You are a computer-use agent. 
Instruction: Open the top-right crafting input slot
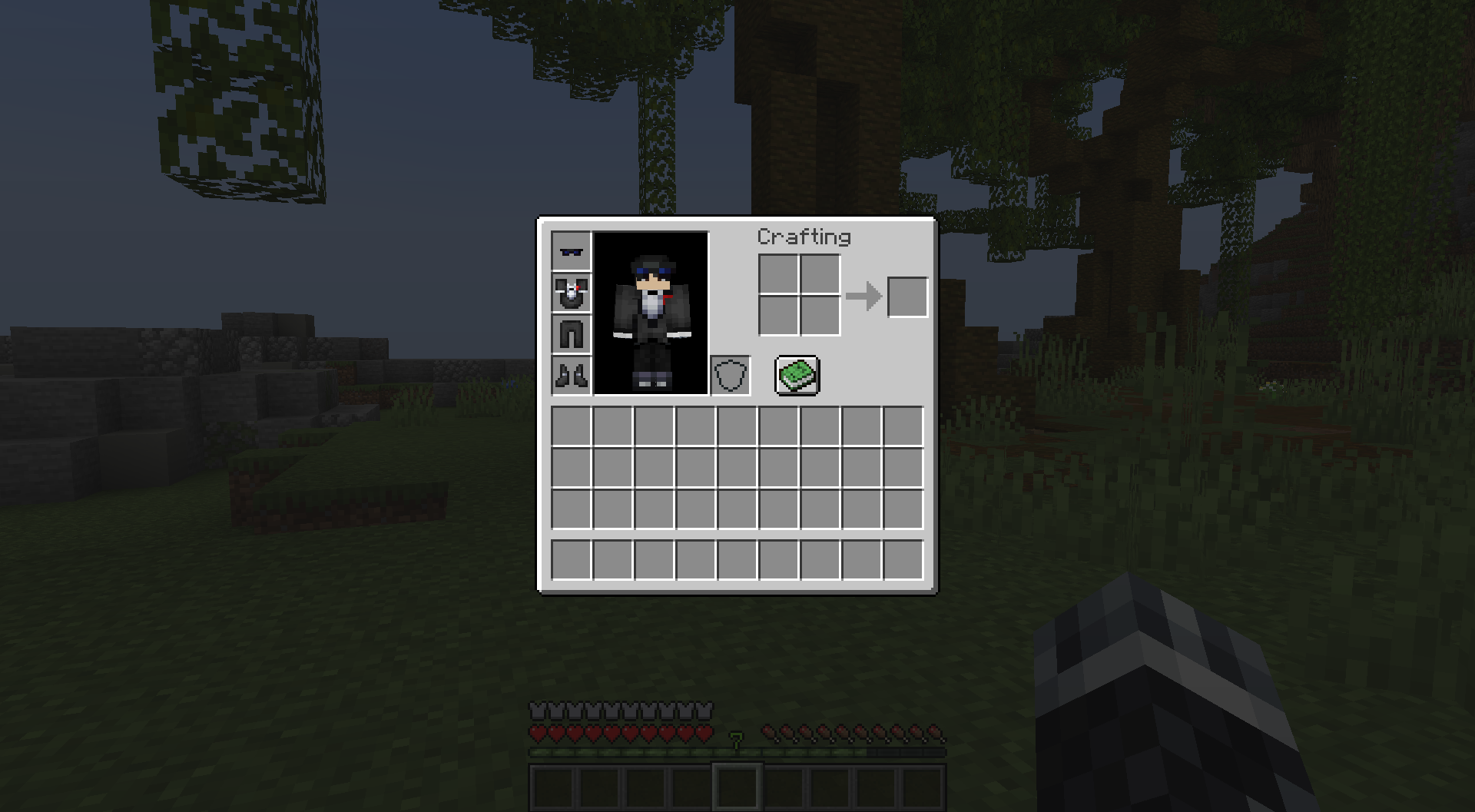click(x=820, y=275)
